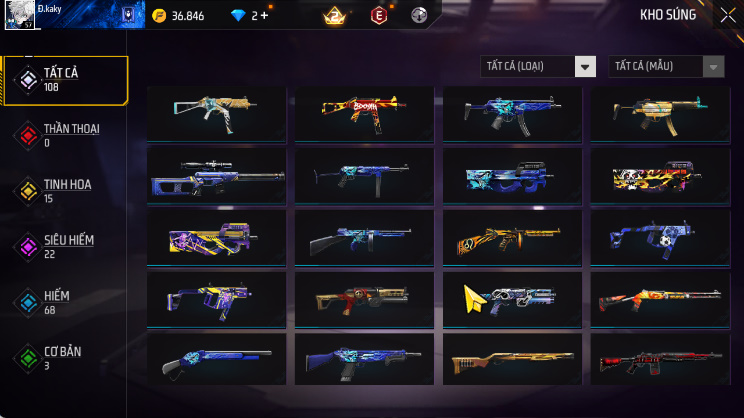Viewport: 744px width, 418px height.
Task: Switch to the TẤT CẢ weapon tab
Action: [65, 80]
